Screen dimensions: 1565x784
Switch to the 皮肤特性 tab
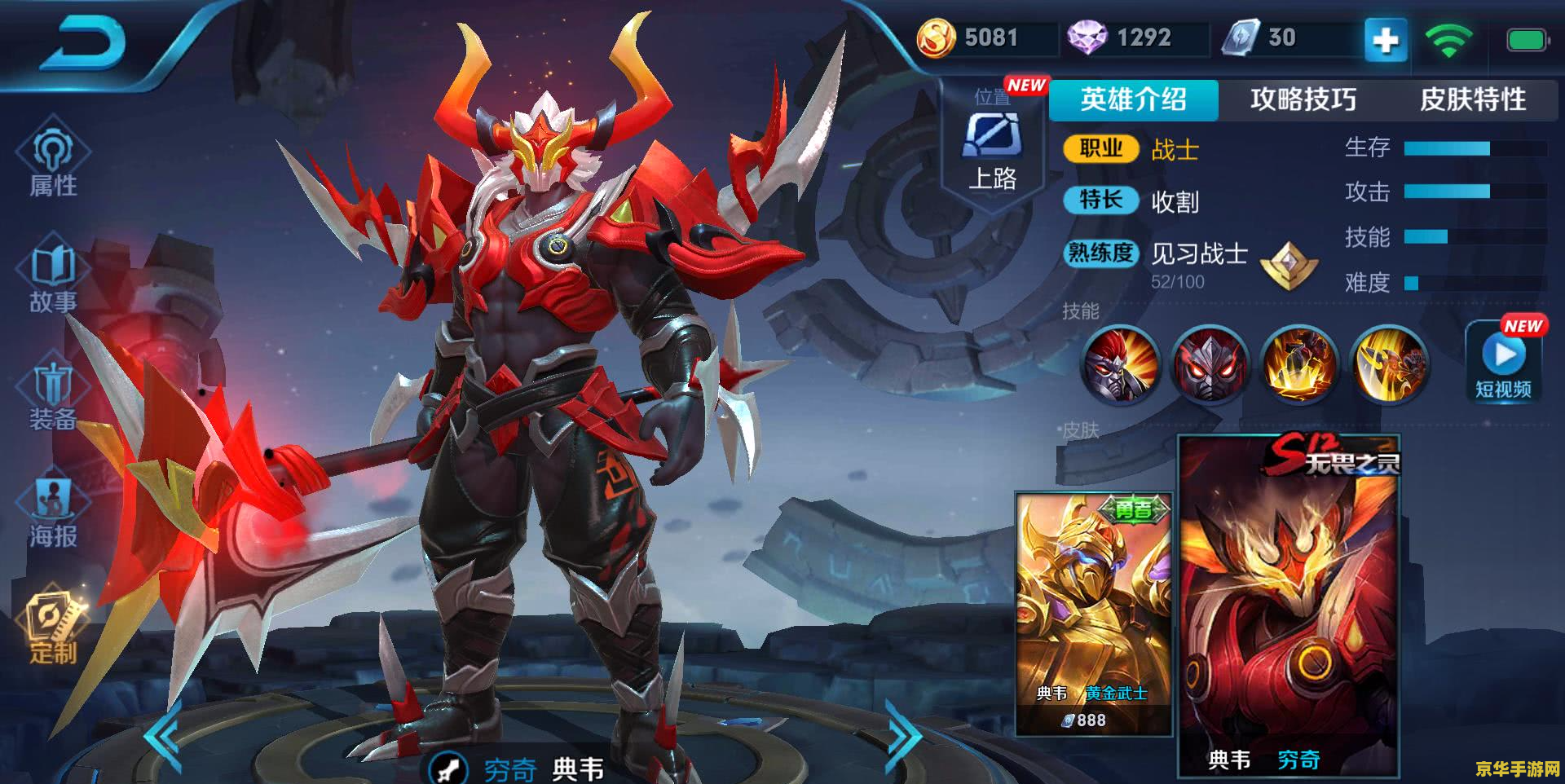[x=1472, y=99]
